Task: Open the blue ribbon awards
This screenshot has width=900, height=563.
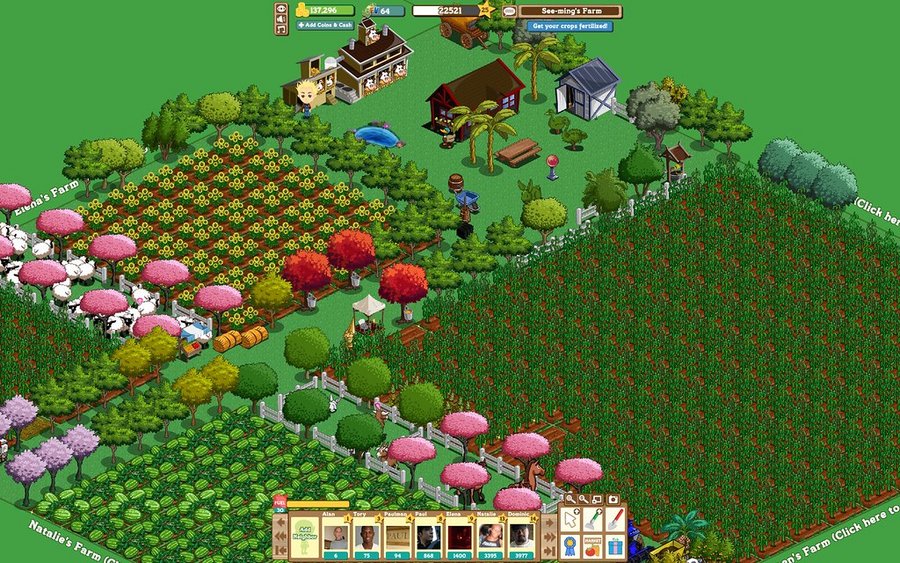Action: [570, 546]
